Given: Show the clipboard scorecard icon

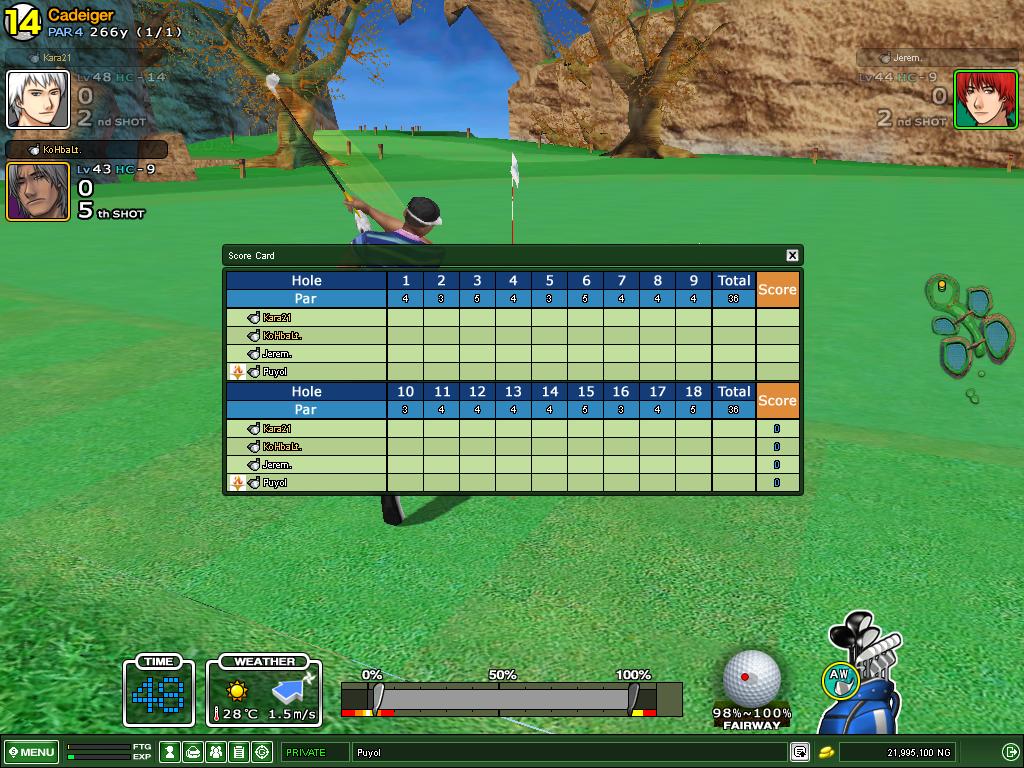Looking at the screenshot, I should pos(238,752).
